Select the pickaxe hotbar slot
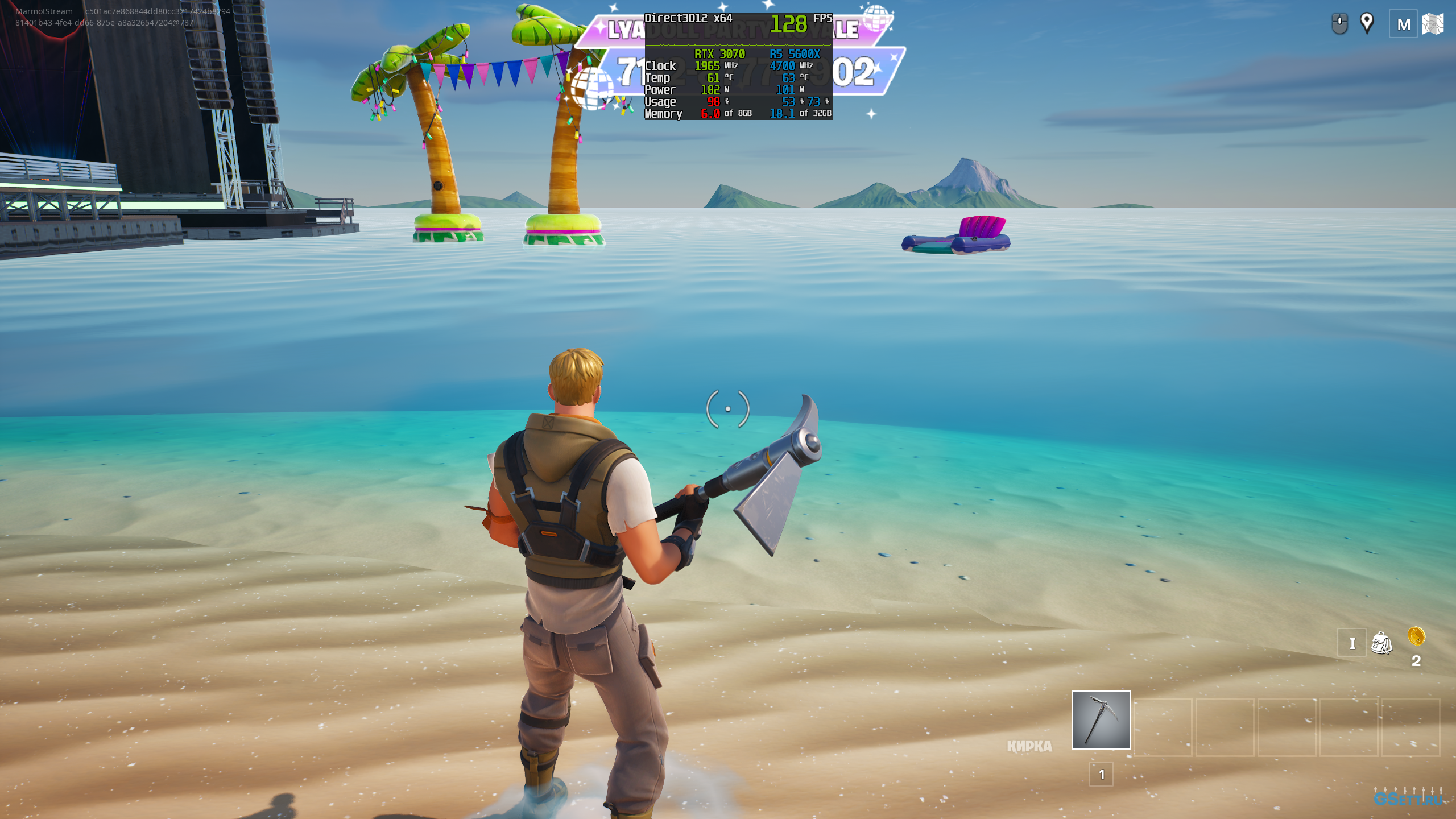The width and height of the screenshot is (1456, 819). [x=1101, y=720]
